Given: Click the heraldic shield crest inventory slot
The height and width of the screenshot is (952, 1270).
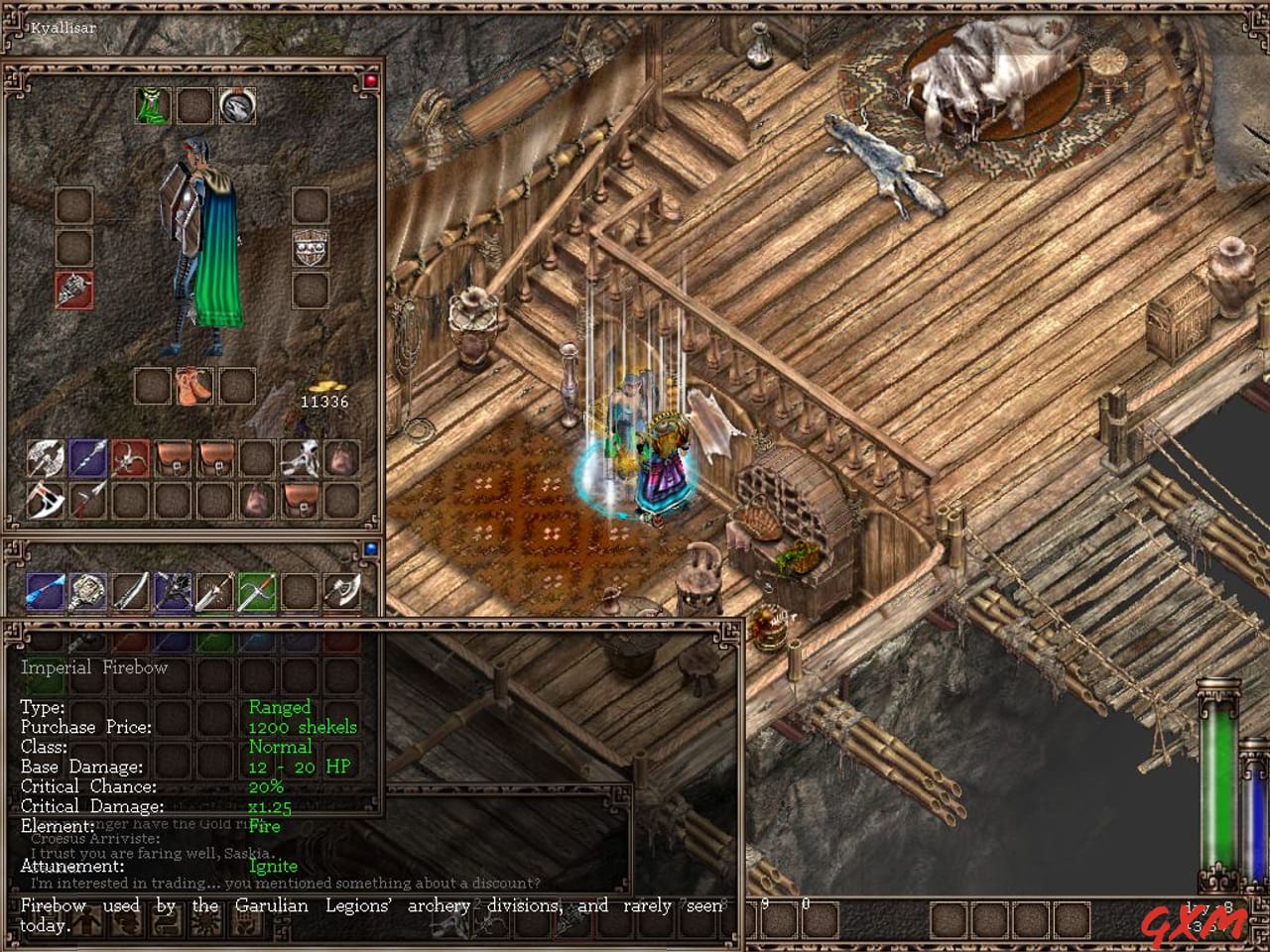Looking at the screenshot, I should tap(311, 247).
